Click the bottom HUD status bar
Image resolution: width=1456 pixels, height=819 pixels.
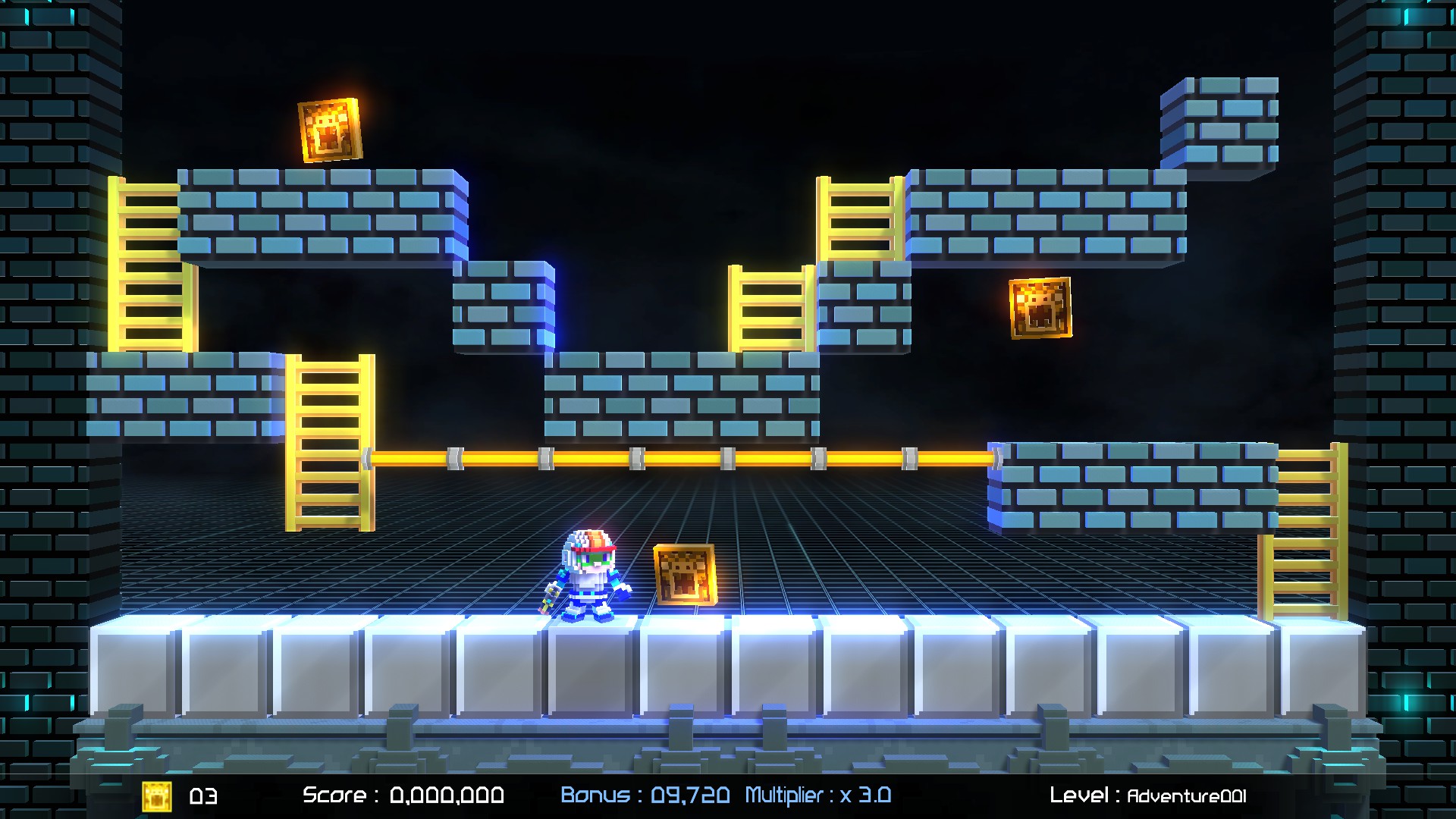728,794
